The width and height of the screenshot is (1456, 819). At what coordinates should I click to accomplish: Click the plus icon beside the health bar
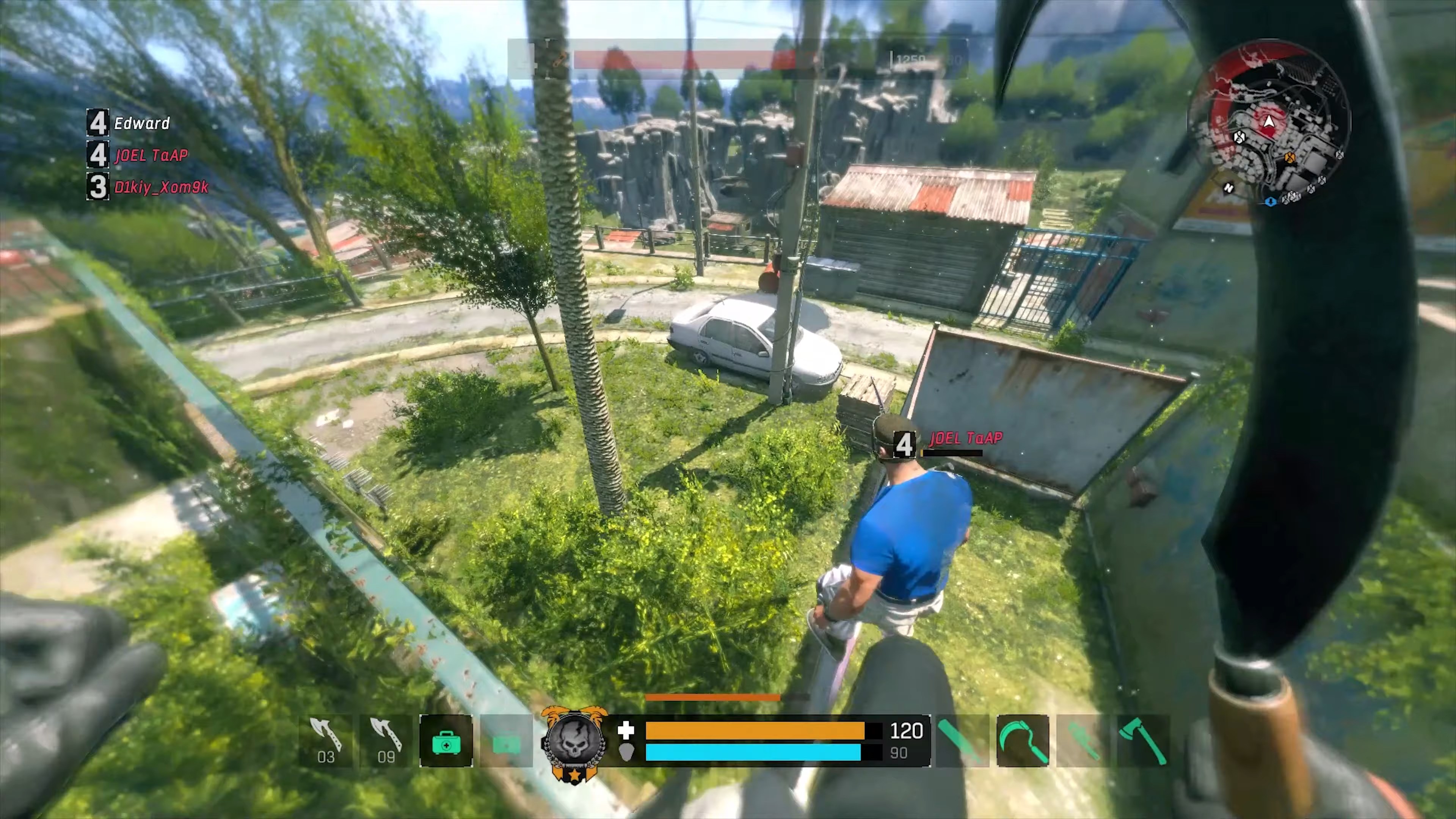tap(626, 731)
